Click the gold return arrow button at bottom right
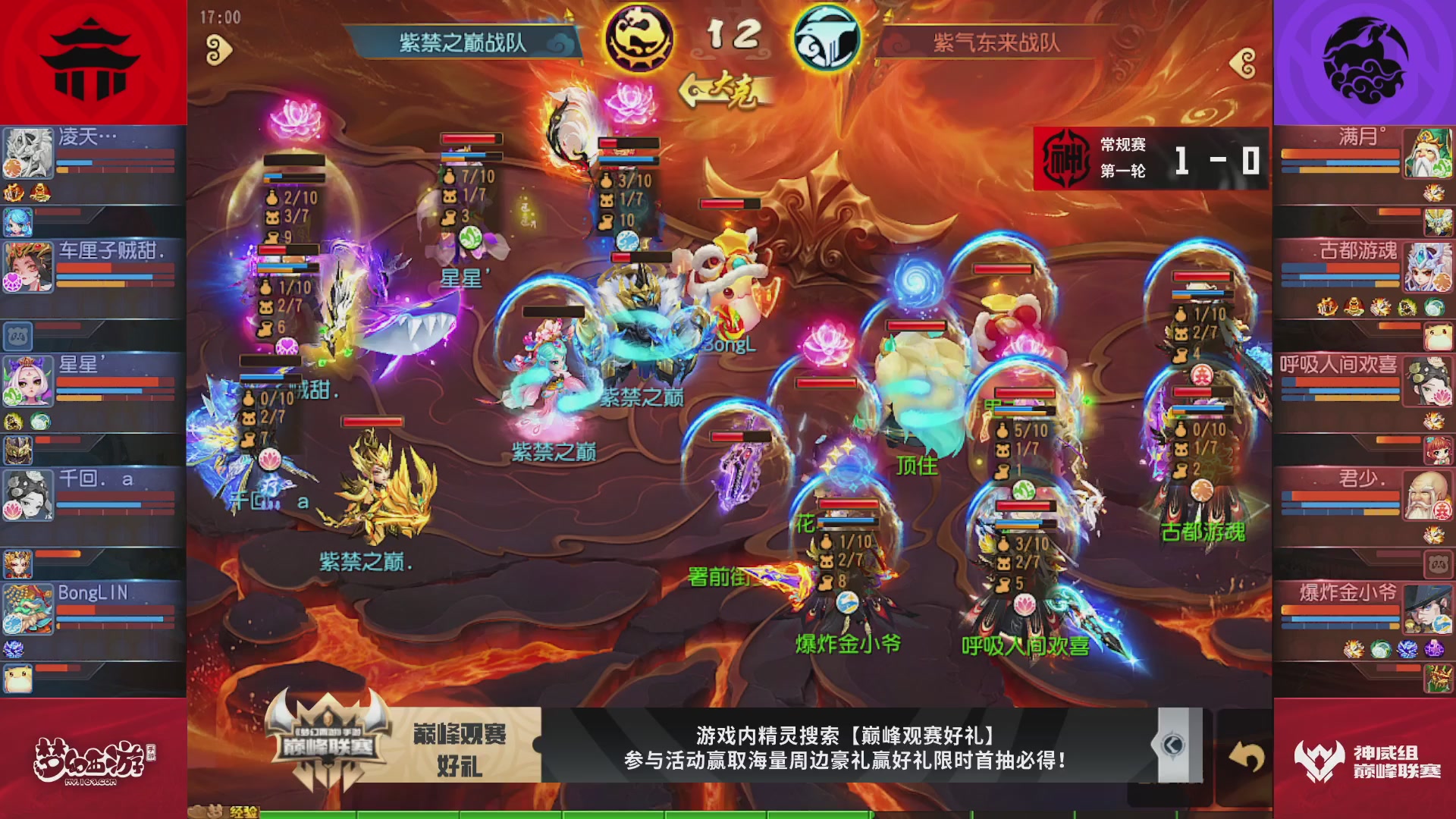 point(1247,757)
